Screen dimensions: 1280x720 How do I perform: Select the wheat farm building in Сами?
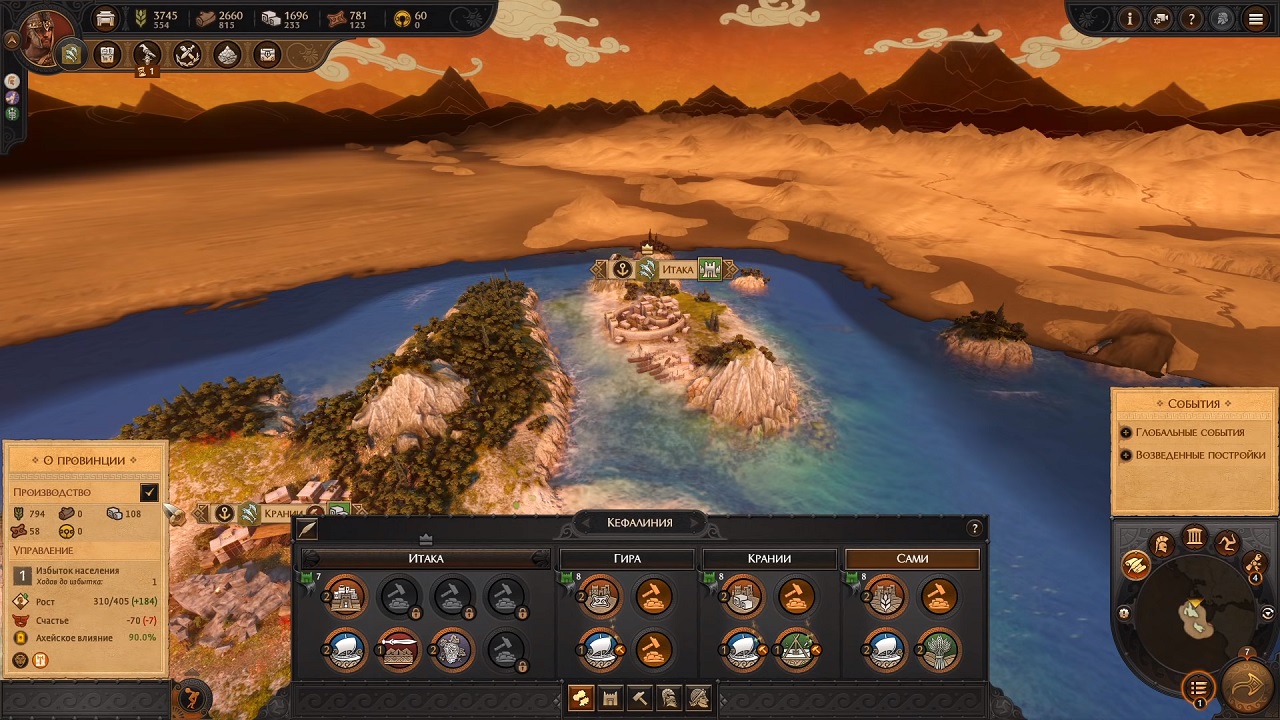pos(939,650)
